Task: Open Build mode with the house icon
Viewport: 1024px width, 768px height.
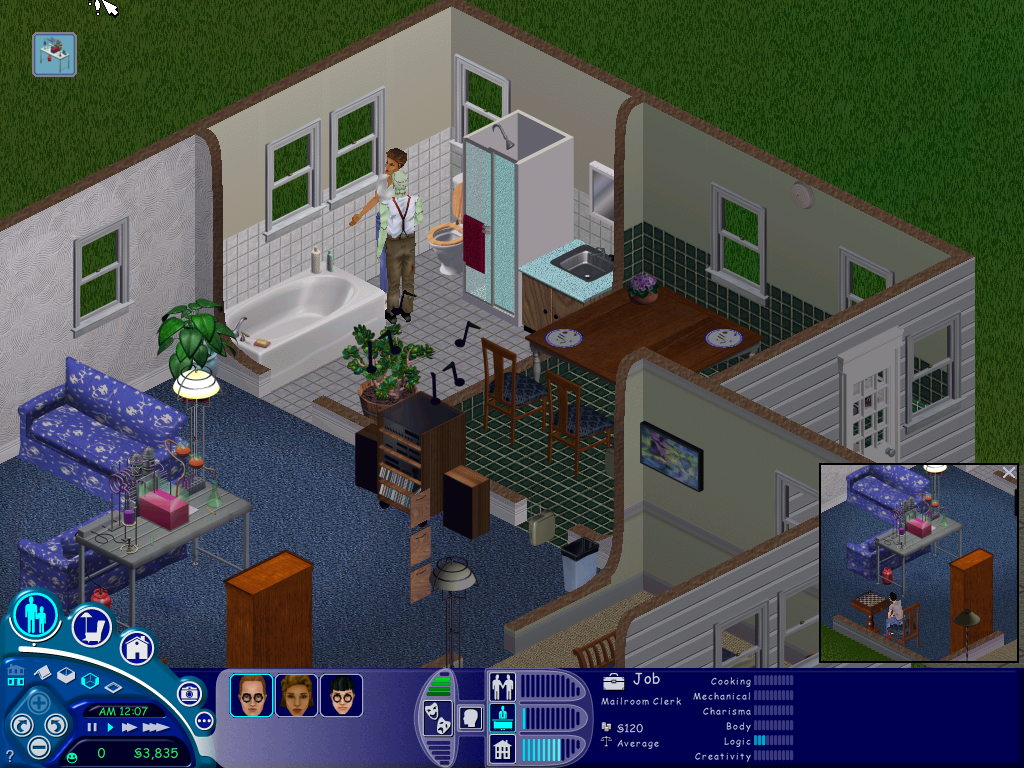Action: click(137, 646)
